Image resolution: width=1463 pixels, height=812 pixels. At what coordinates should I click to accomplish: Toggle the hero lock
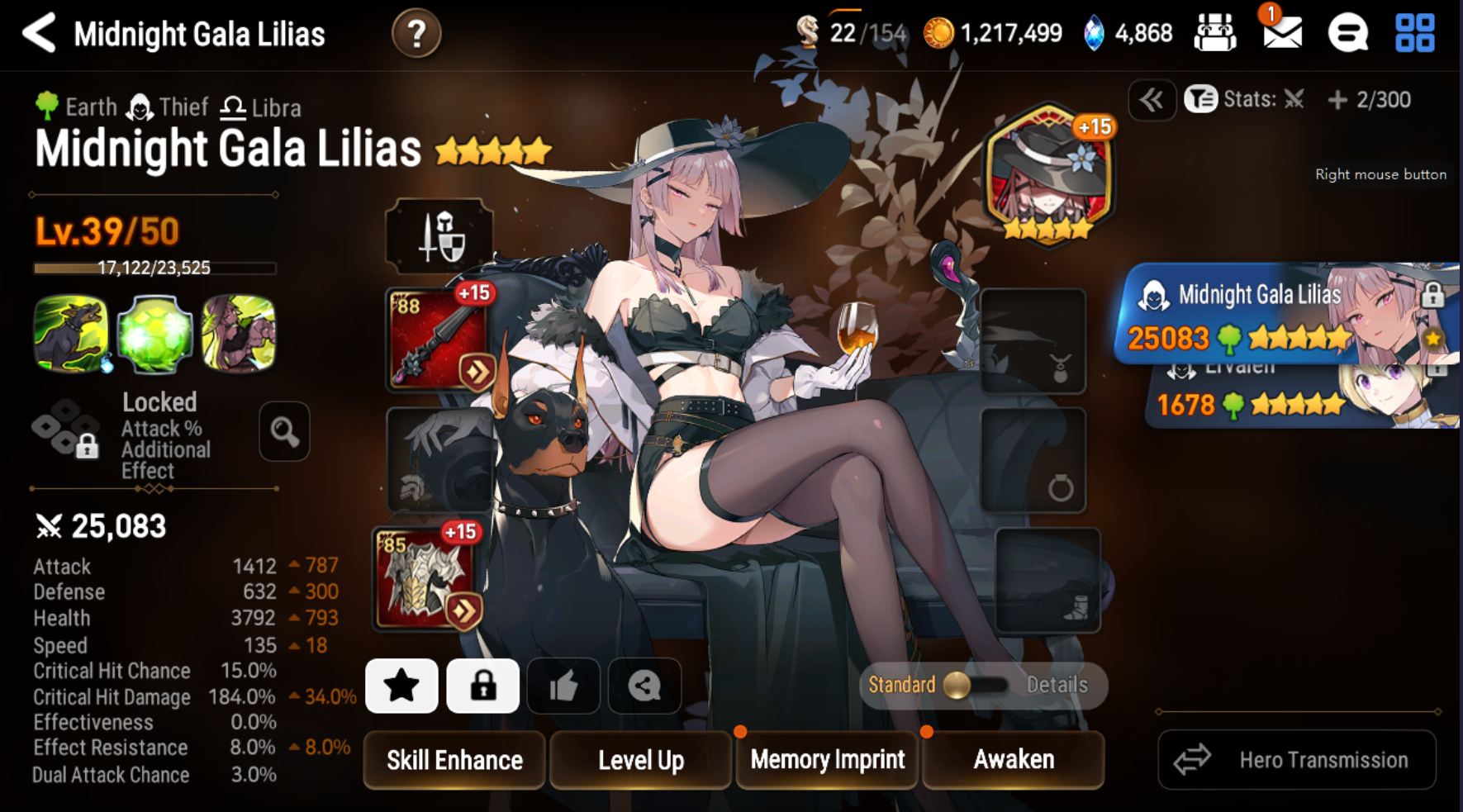(x=482, y=686)
